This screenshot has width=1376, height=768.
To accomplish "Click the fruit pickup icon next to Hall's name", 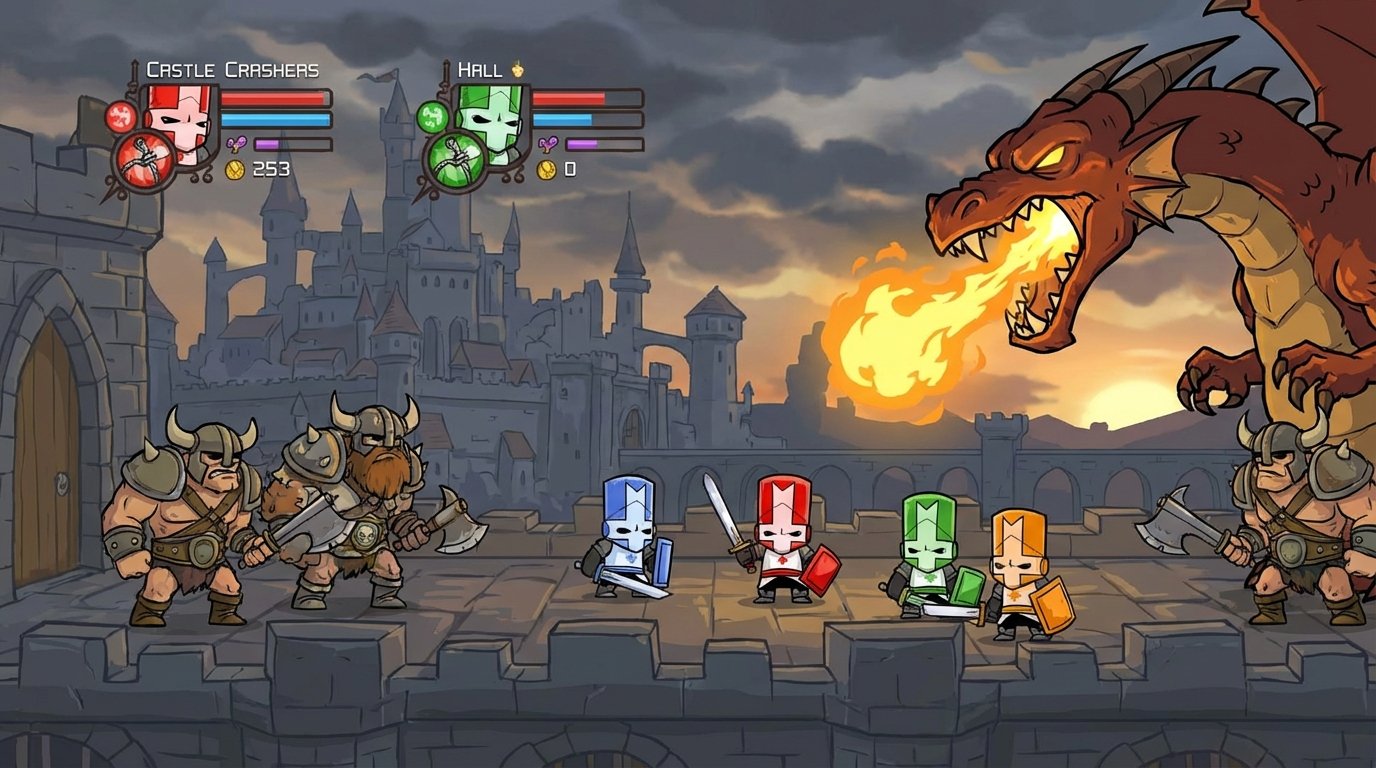I will pyautogui.click(x=516, y=70).
